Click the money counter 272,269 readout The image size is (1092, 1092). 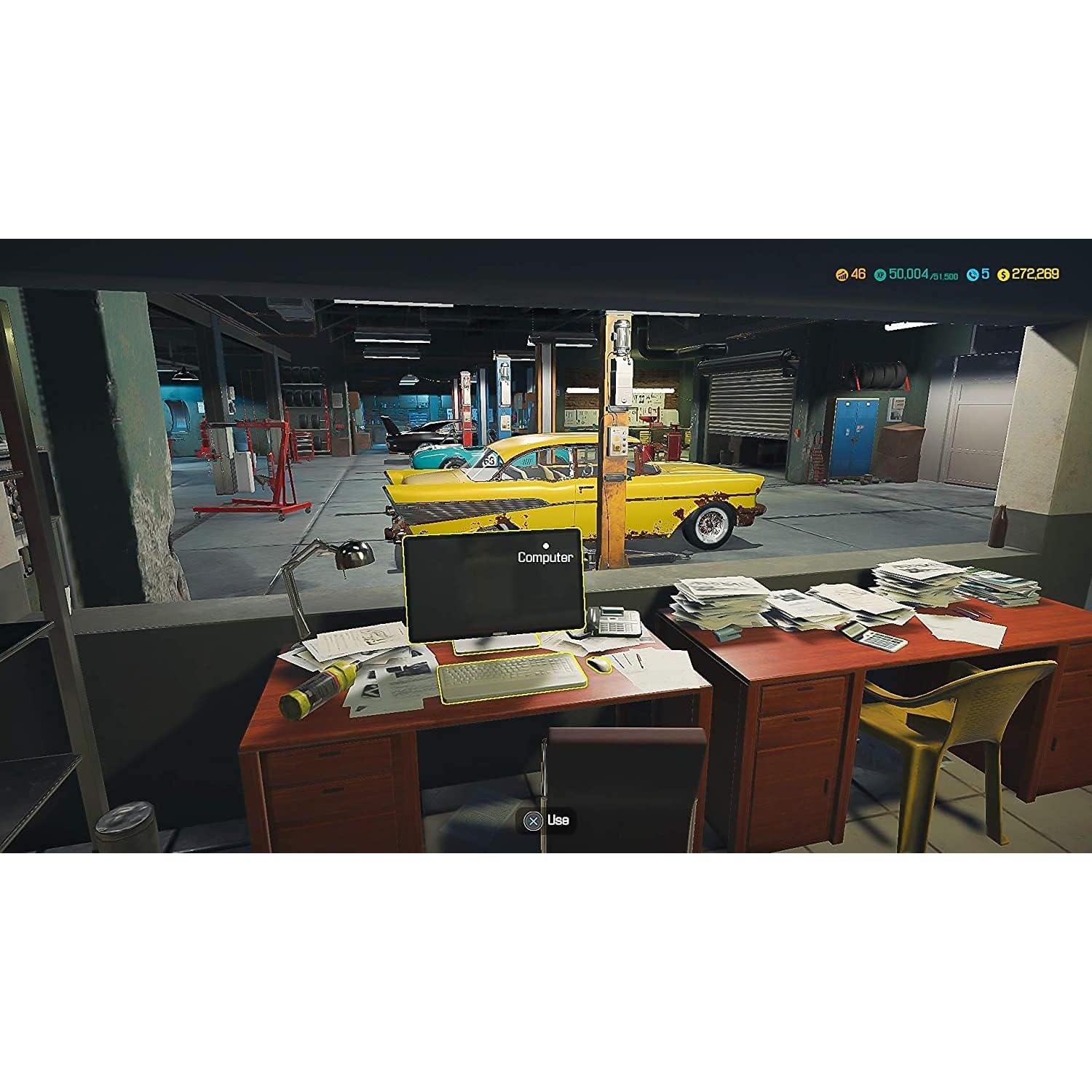[1035, 274]
